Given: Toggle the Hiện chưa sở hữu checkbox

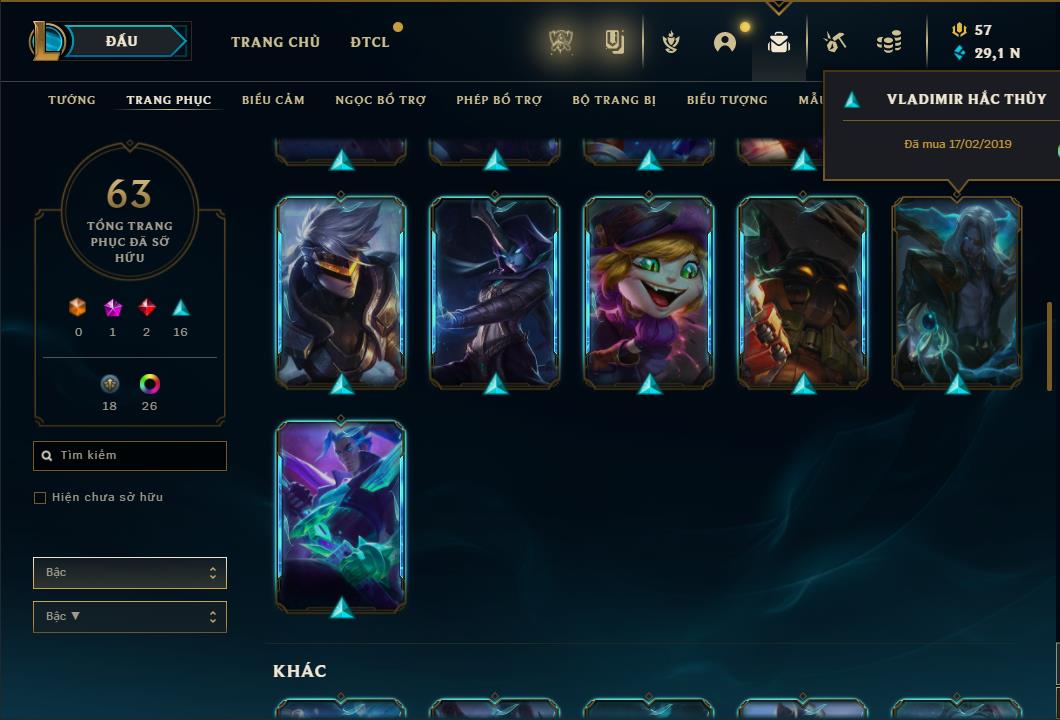Looking at the screenshot, I should (40, 498).
